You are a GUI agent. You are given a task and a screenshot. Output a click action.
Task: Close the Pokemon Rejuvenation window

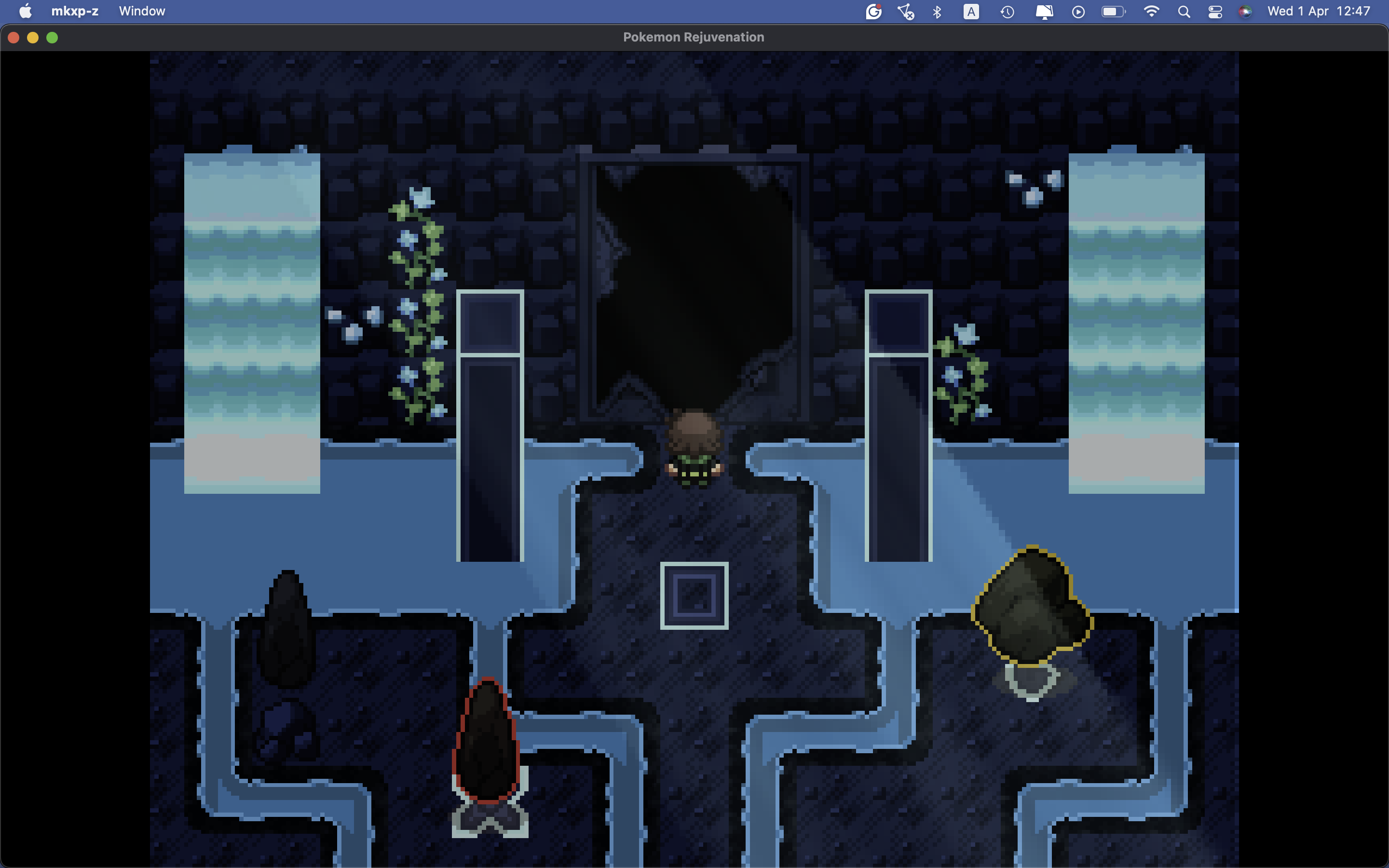tap(14, 38)
